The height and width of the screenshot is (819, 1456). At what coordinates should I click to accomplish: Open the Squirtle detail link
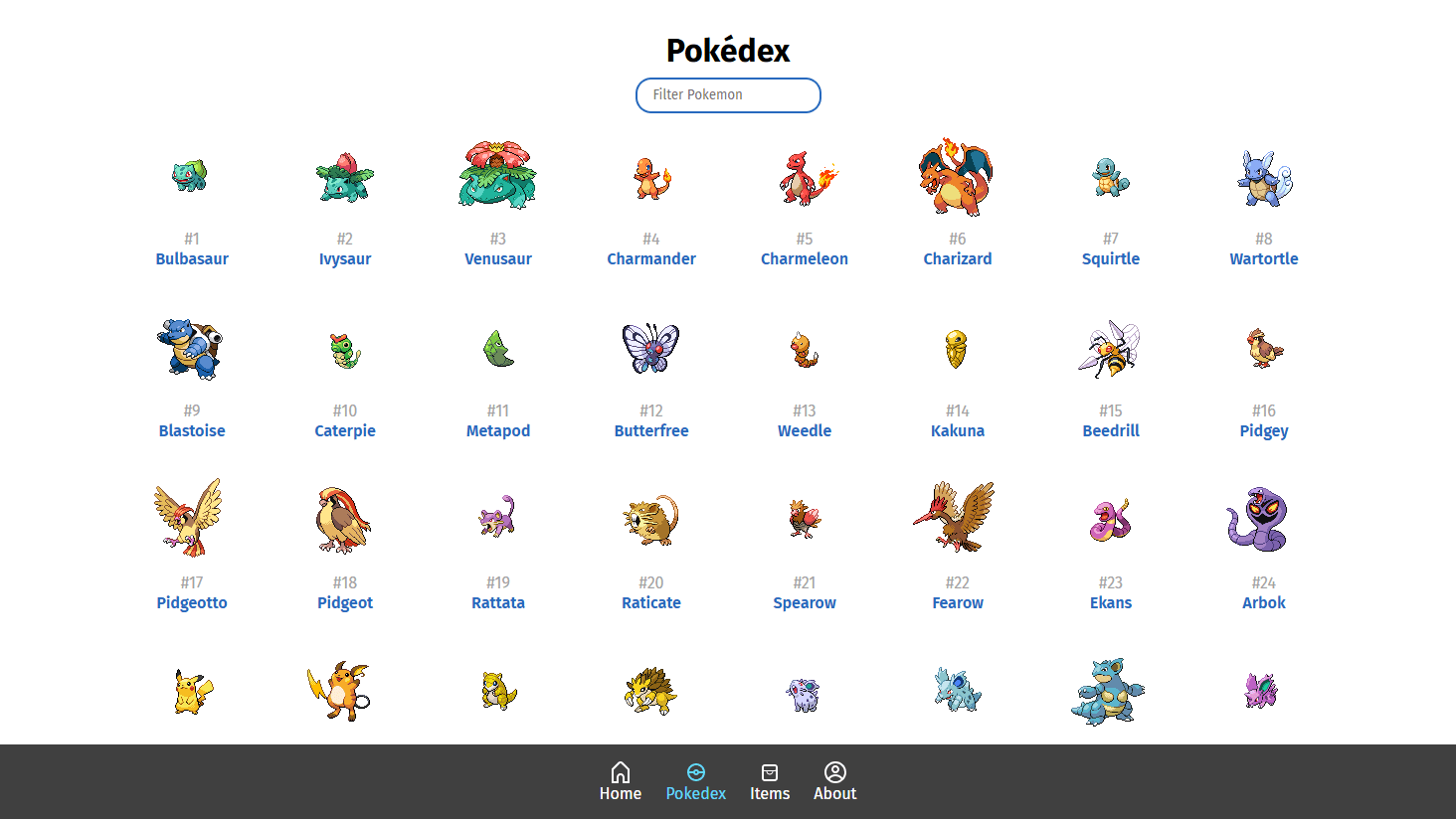click(1111, 258)
